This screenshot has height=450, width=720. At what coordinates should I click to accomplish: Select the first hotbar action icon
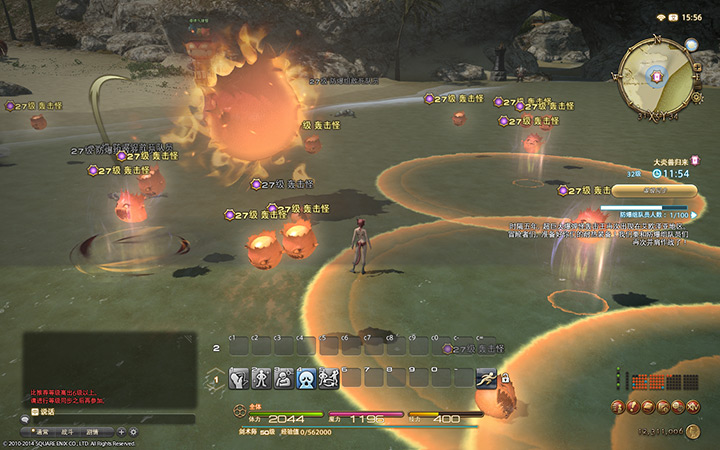(239, 379)
